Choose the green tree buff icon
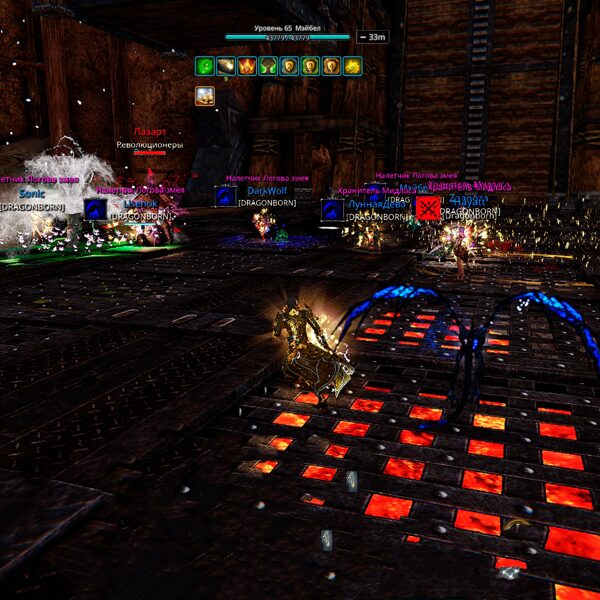The image size is (600, 600). point(267,66)
